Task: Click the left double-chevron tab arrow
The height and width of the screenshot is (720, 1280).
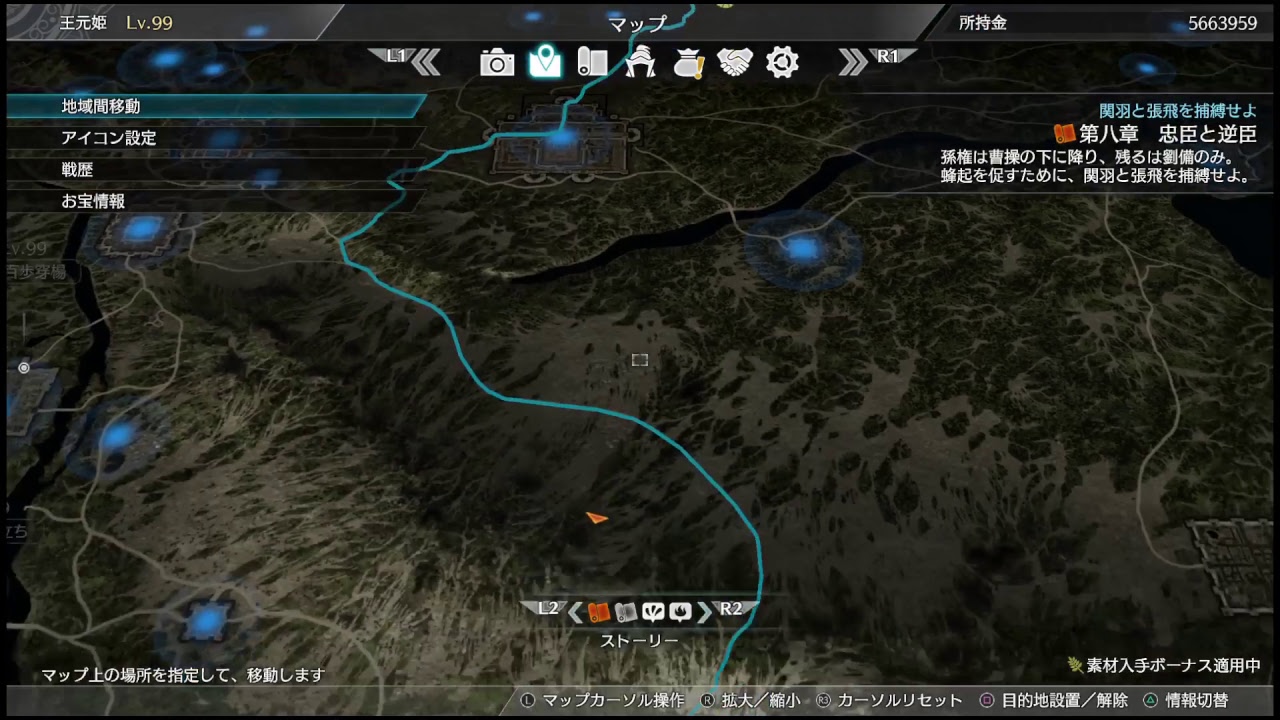Action: (x=426, y=62)
